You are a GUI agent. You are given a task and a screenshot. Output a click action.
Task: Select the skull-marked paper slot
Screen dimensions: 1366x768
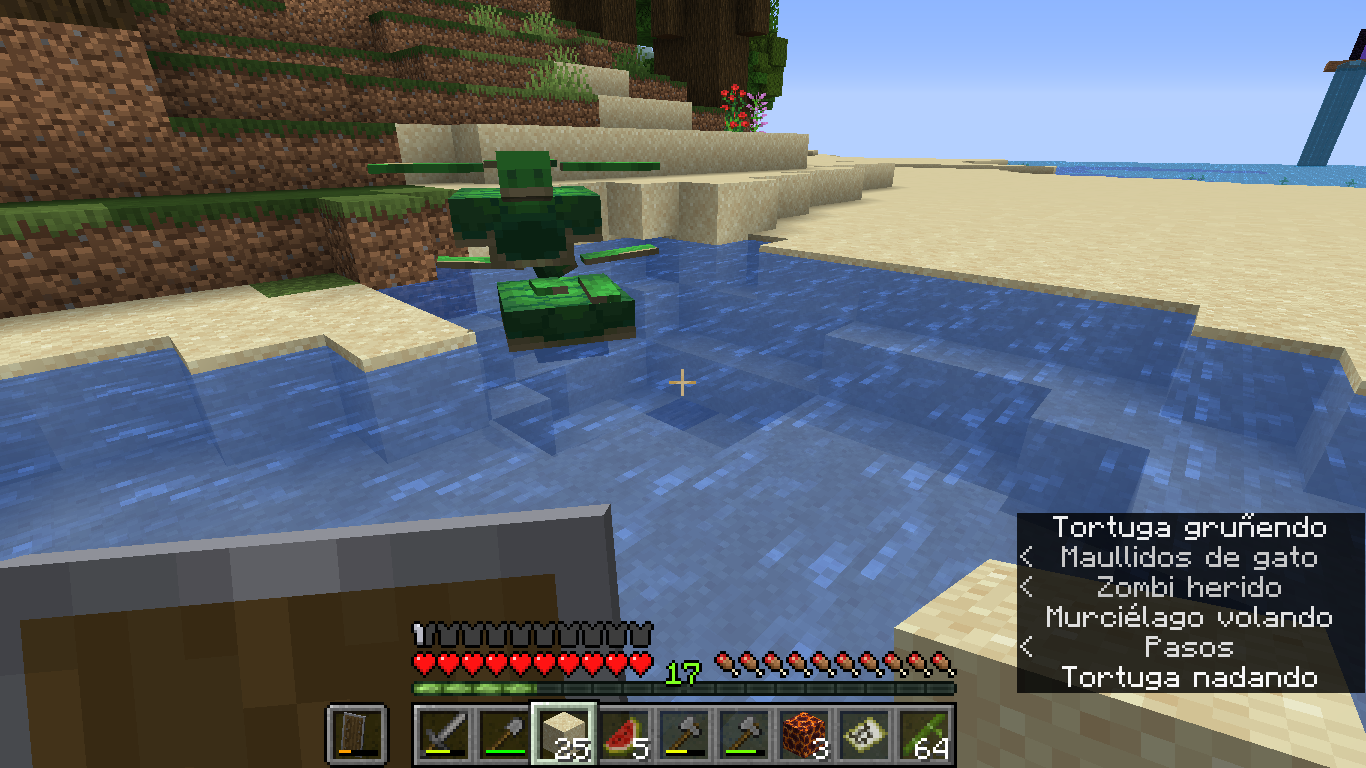click(865, 733)
